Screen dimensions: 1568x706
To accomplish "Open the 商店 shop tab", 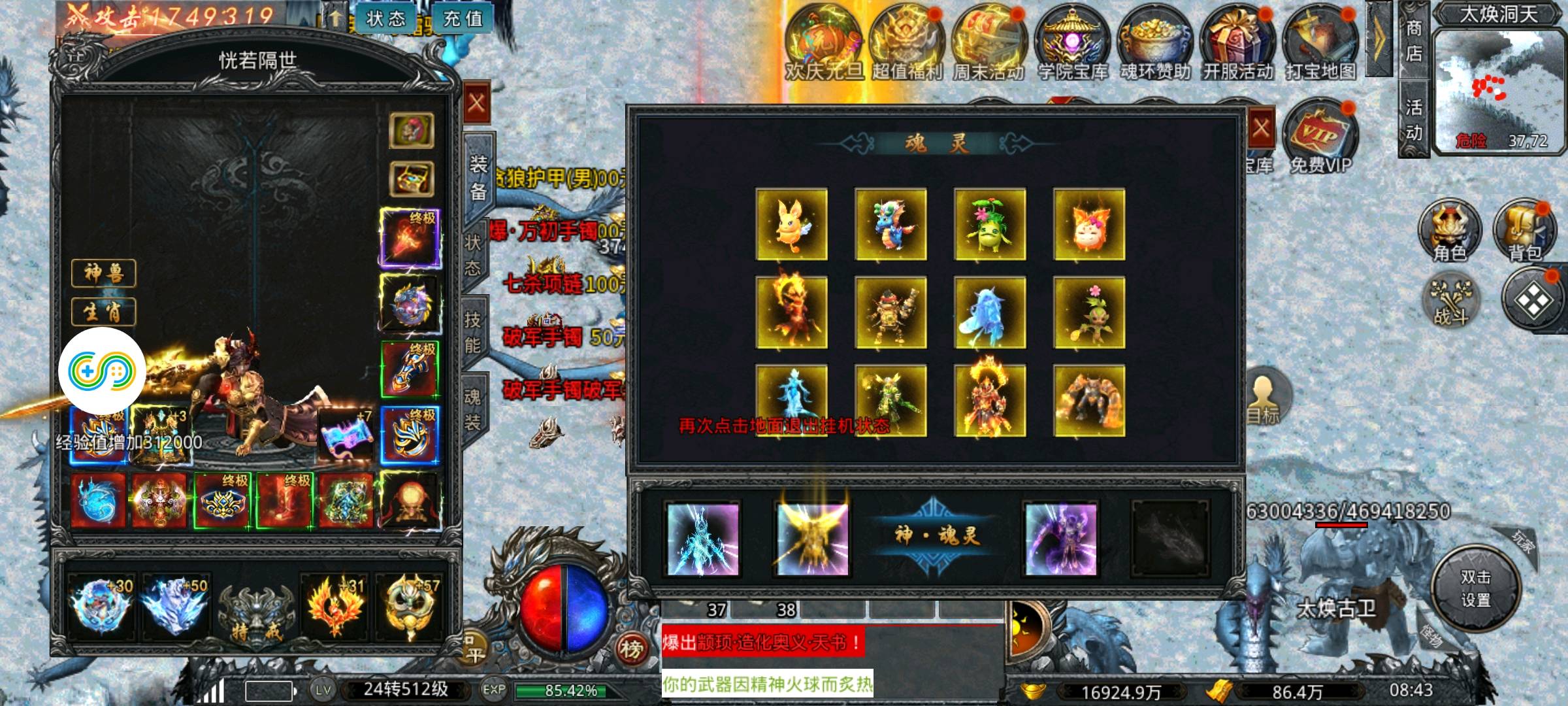I will tap(1413, 41).
